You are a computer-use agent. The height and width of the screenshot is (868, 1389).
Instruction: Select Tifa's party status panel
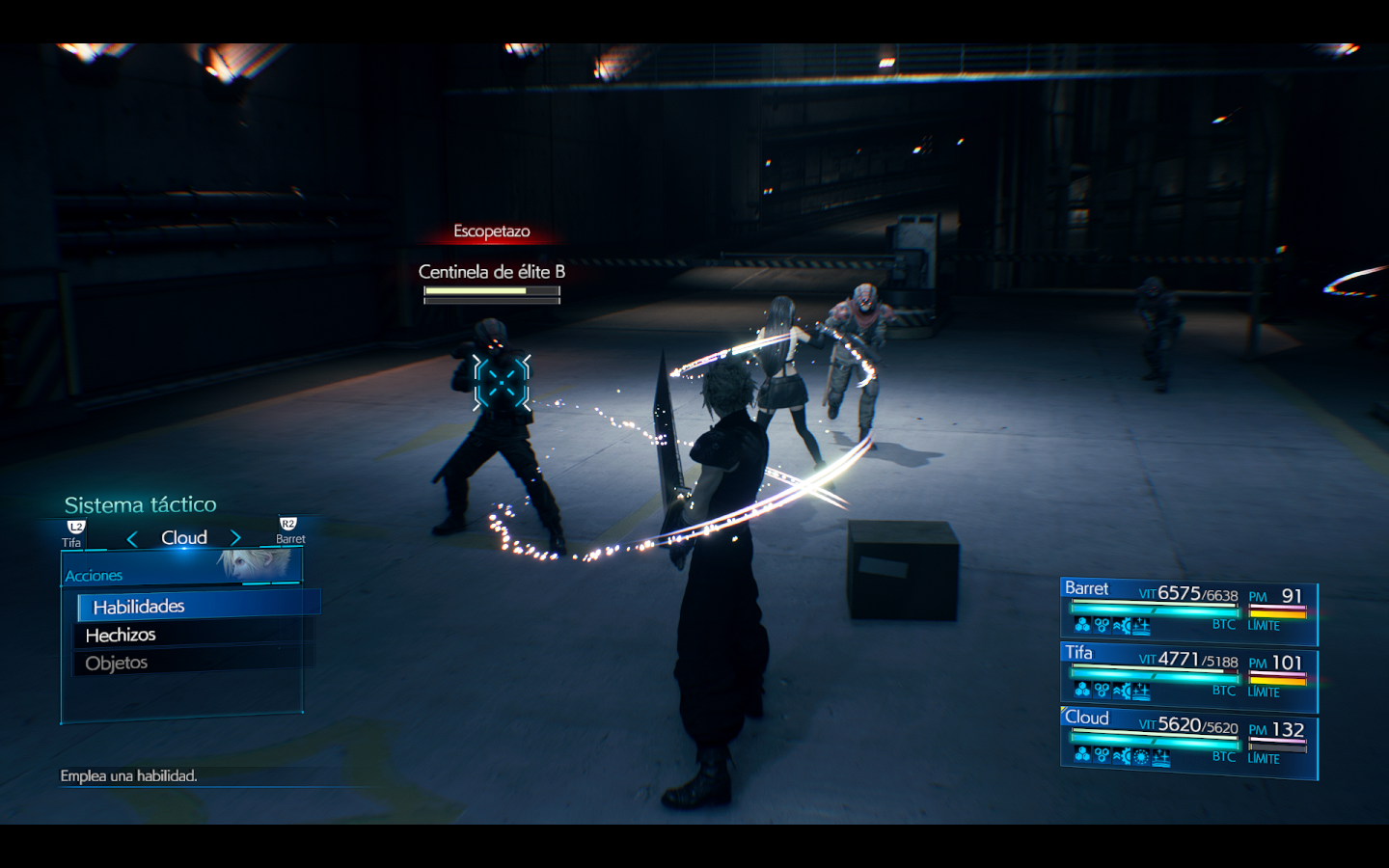coord(1187,675)
